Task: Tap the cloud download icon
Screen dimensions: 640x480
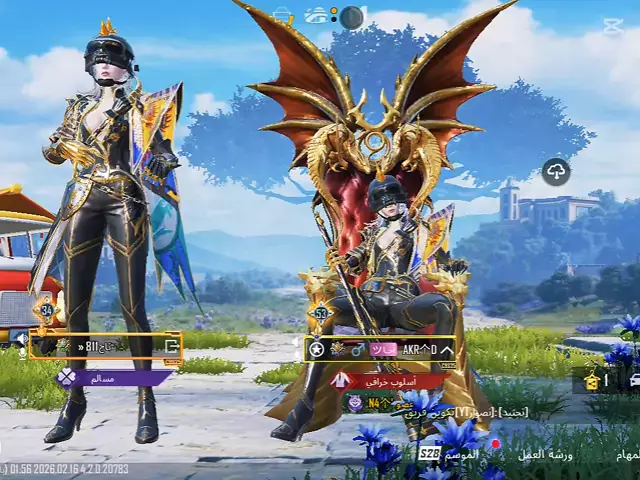Action: pos(556,170)
